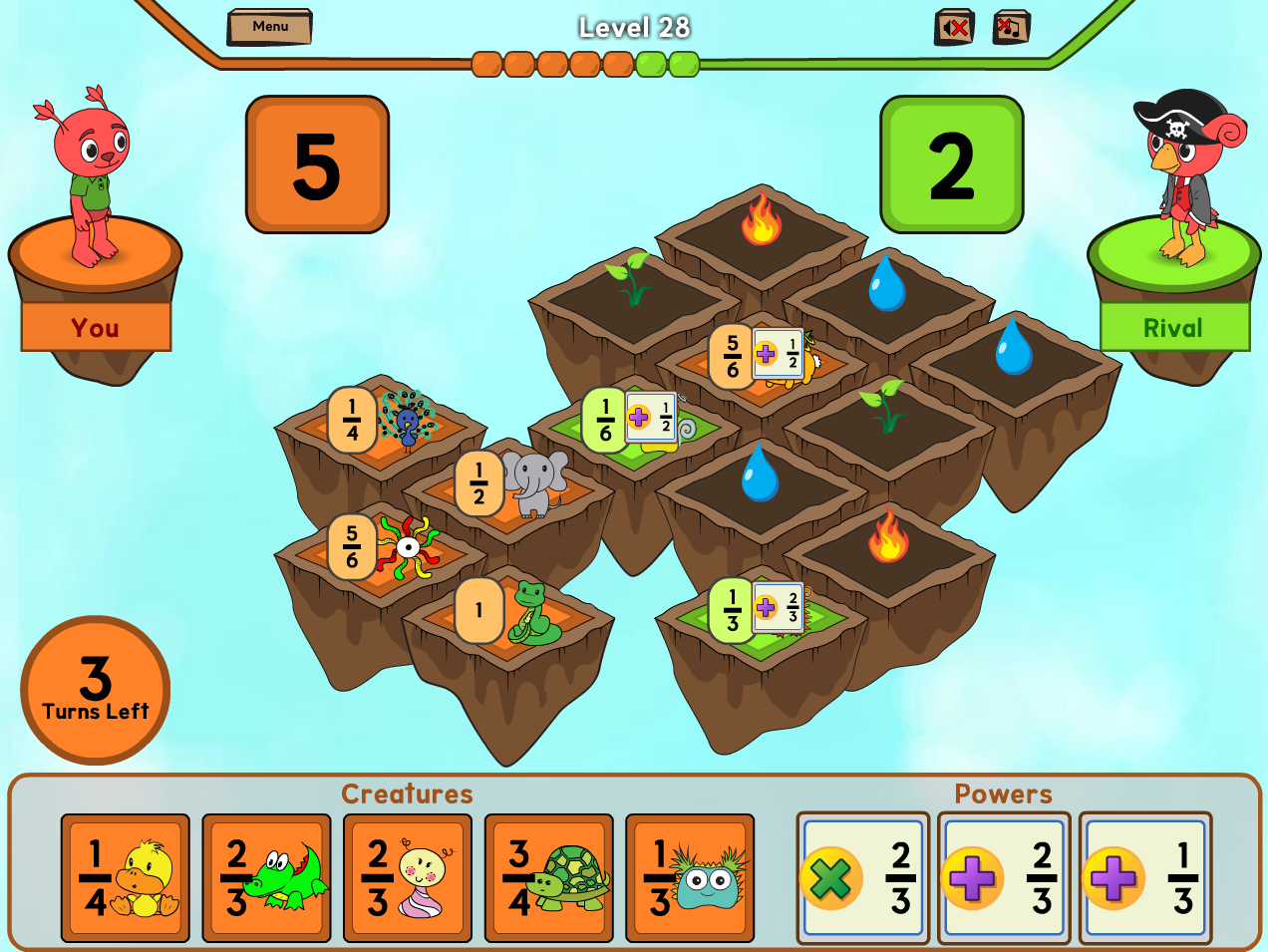Select the 1/4 duck creature card

[x=126, y=877]
